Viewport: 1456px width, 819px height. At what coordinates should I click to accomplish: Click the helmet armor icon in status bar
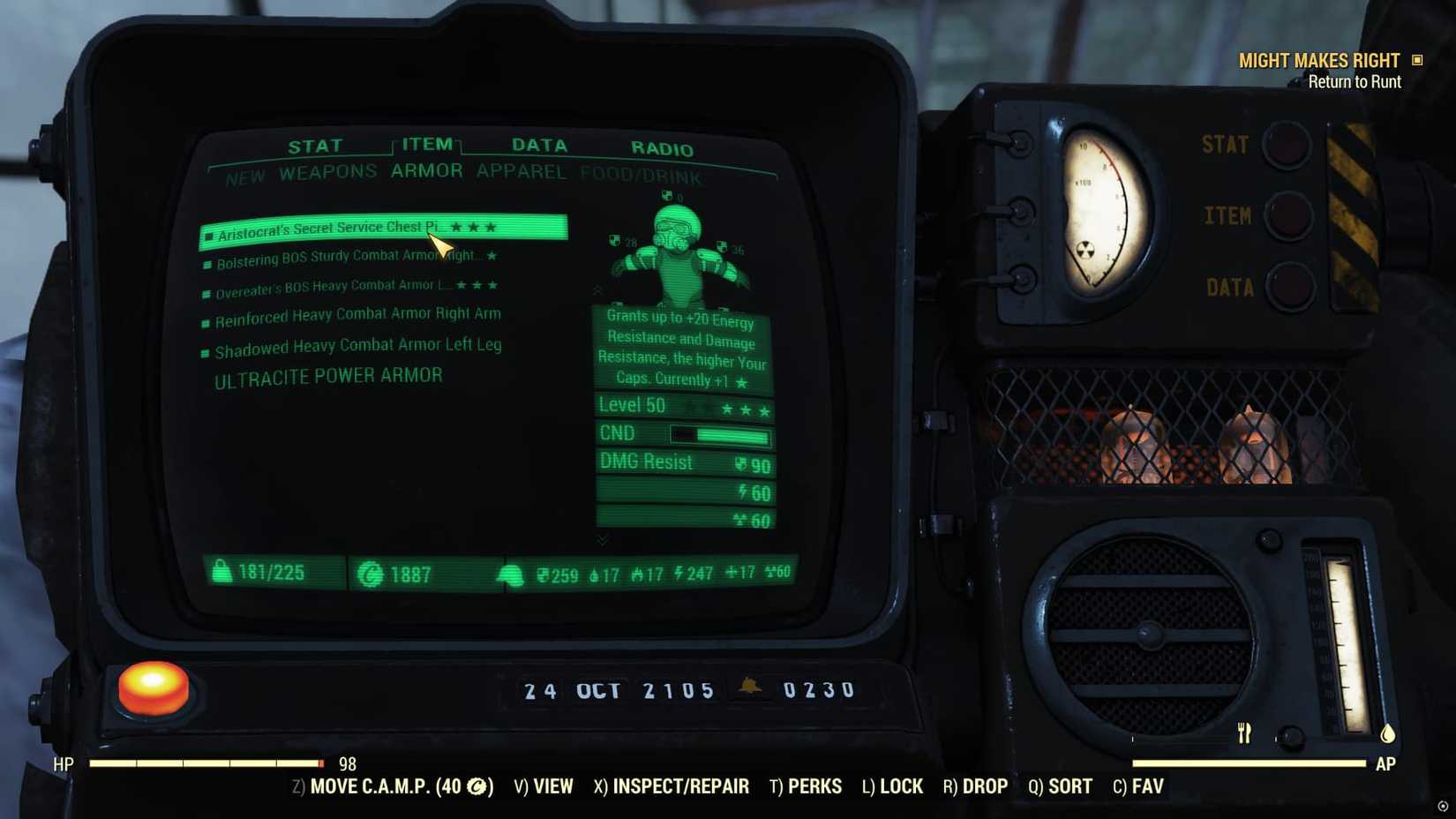[511, 574]
